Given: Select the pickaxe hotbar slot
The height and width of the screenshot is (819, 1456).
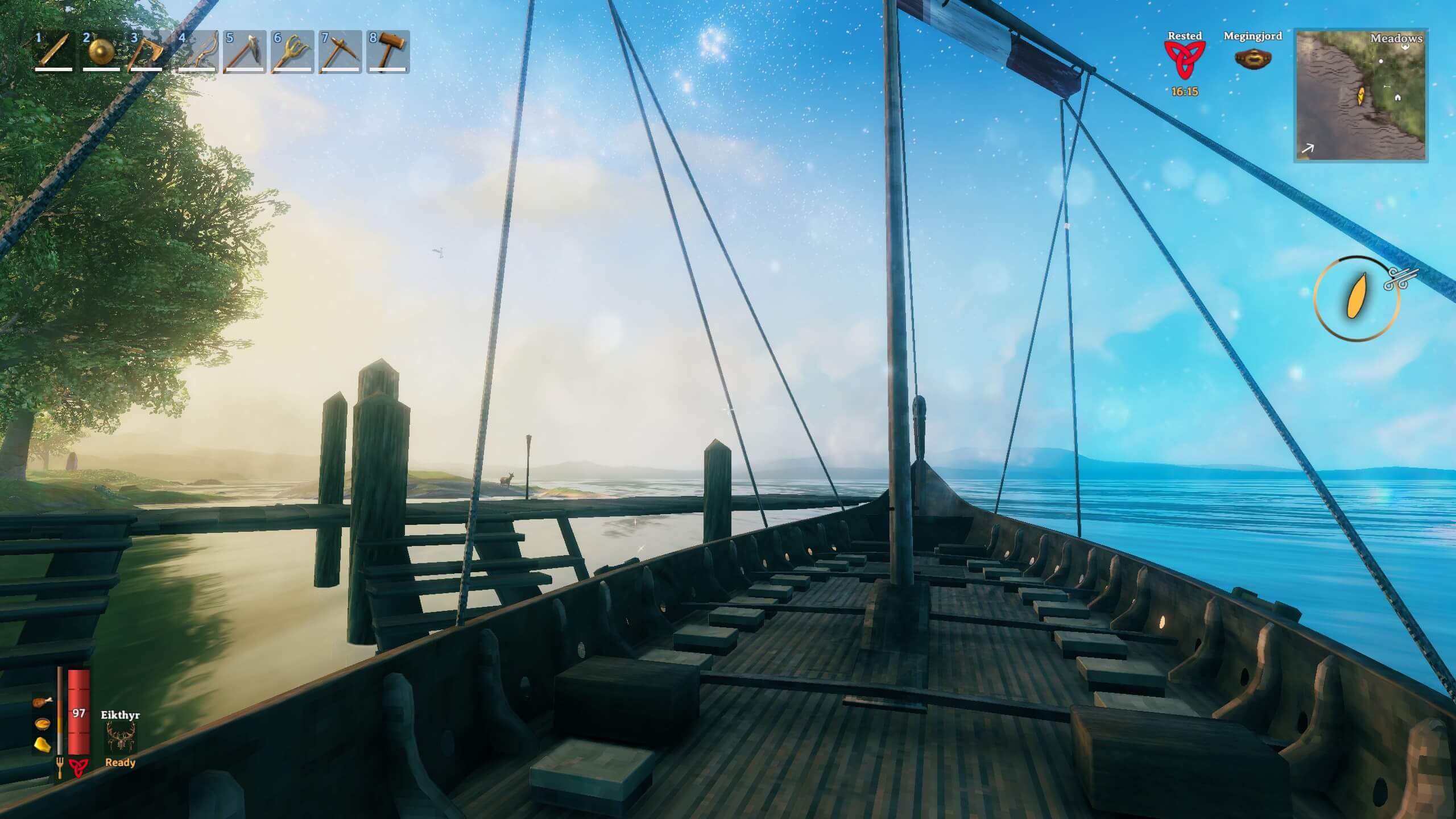Looking at the screenshot, I should (340, 51).
